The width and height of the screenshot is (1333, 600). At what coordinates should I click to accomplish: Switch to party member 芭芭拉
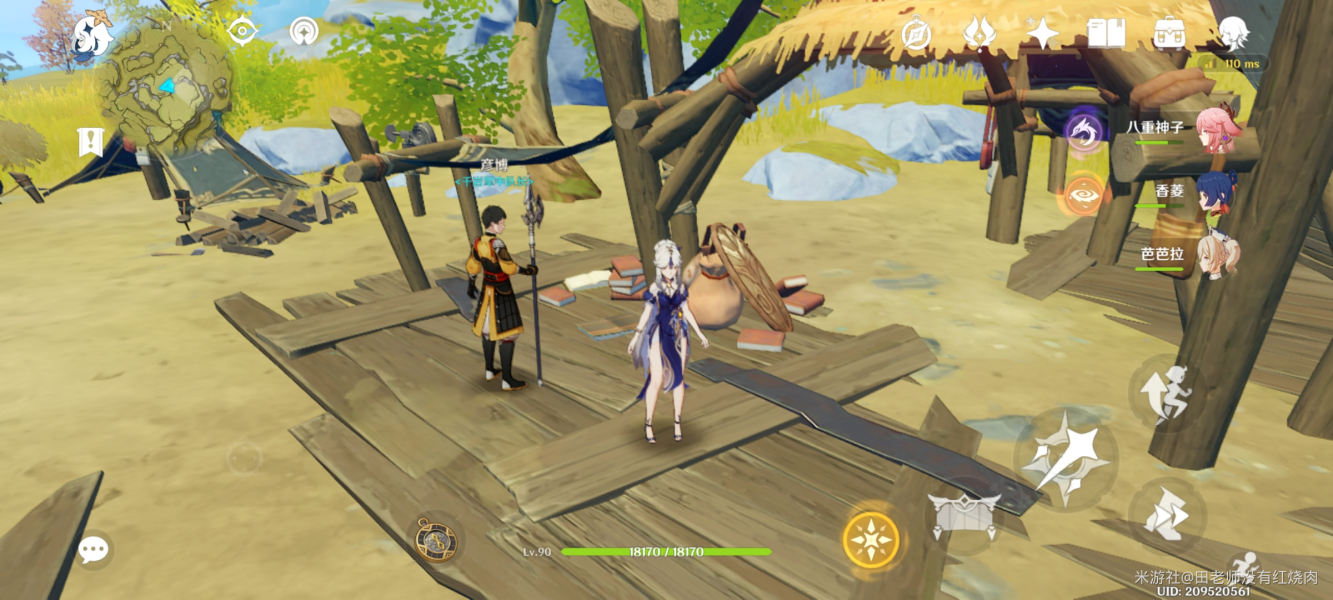tap(1217, 255)
